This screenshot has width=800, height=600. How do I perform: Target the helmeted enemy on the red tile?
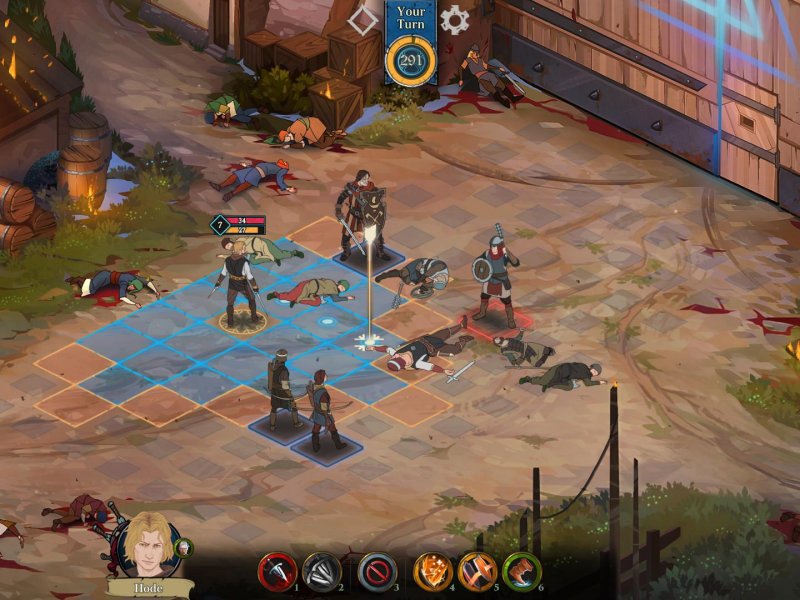click(x=495, y=275)
